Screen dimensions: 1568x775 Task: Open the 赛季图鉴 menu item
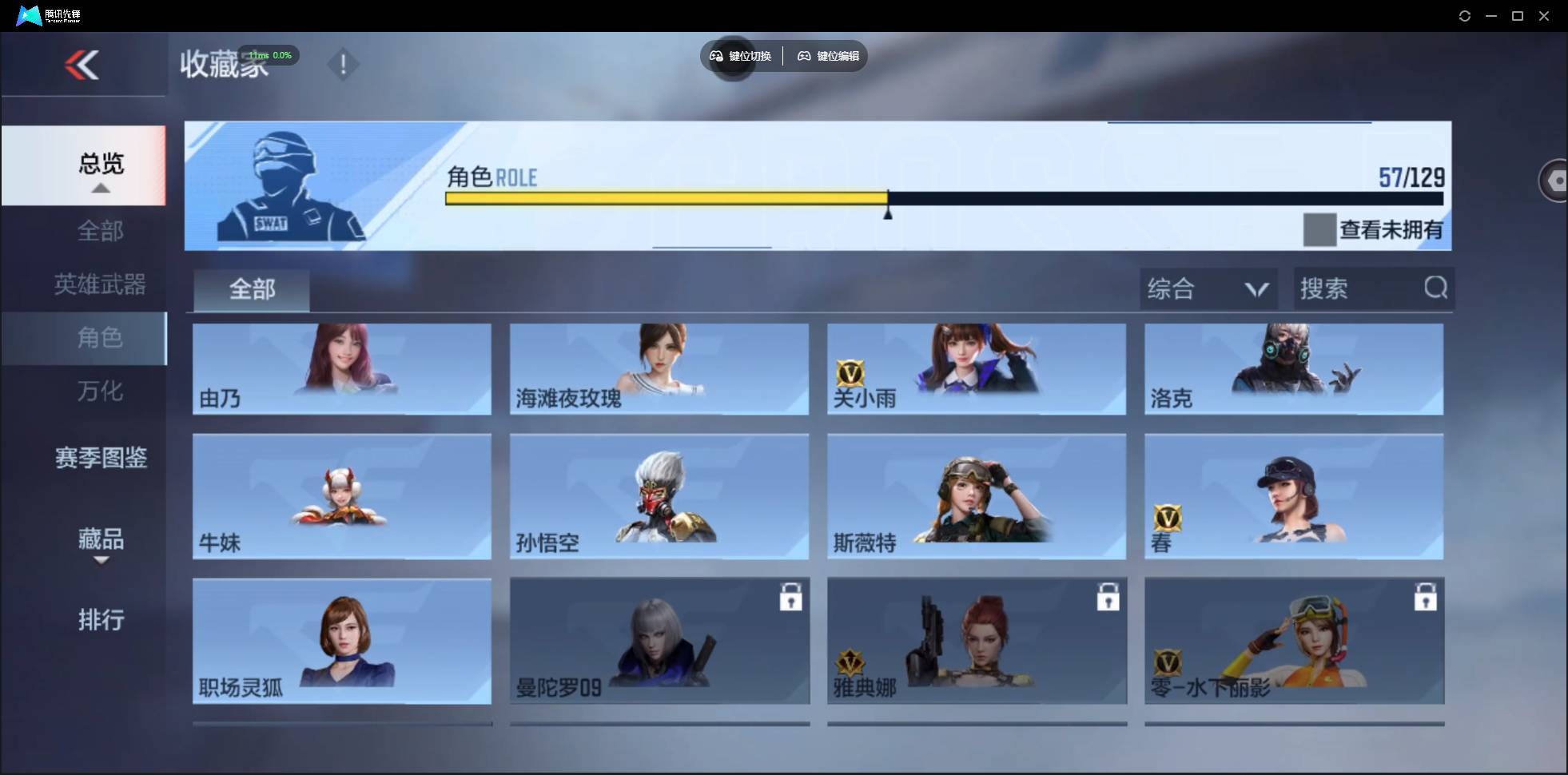point(99,456)
